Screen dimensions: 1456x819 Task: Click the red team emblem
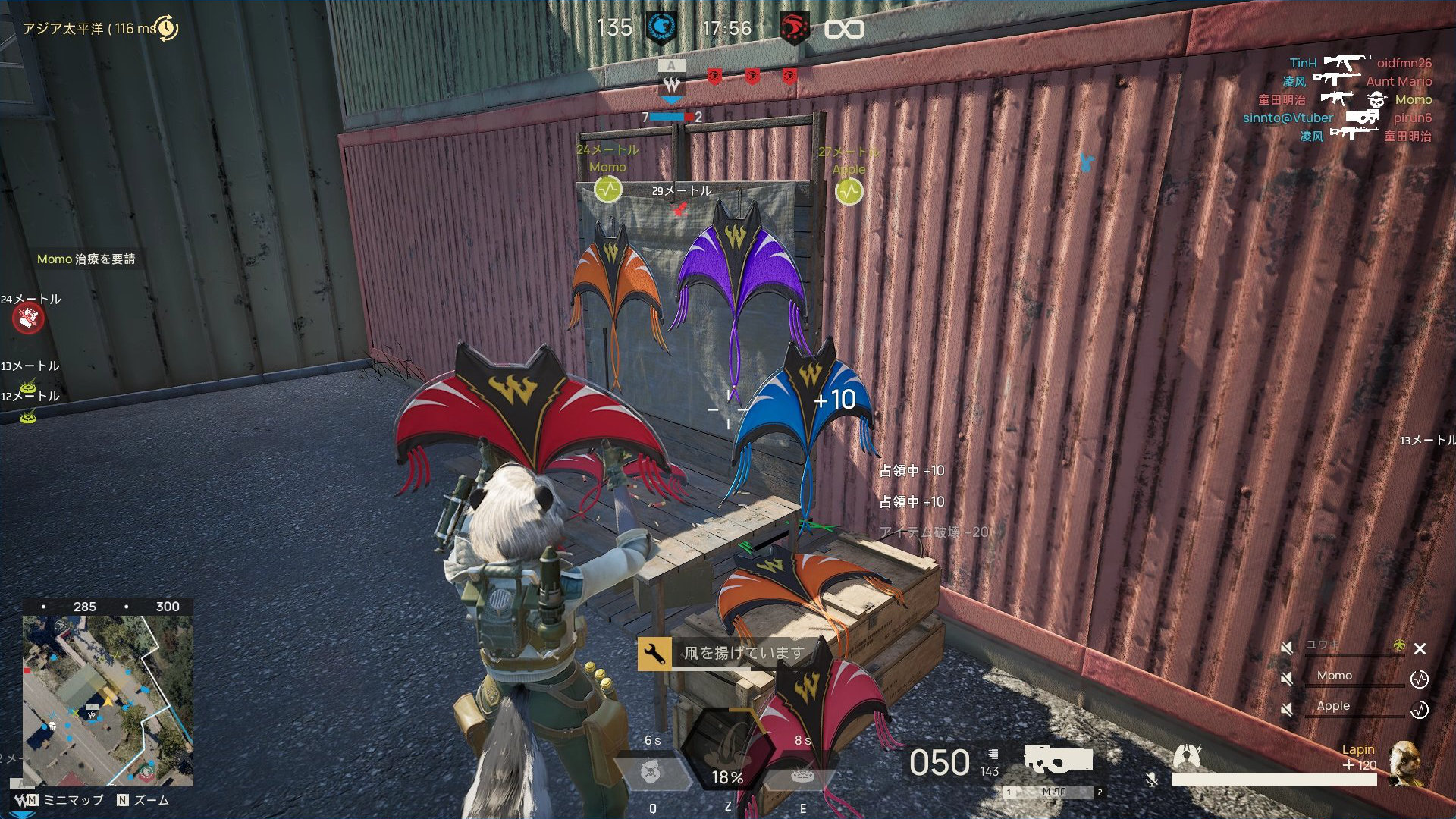pos(793,29)
